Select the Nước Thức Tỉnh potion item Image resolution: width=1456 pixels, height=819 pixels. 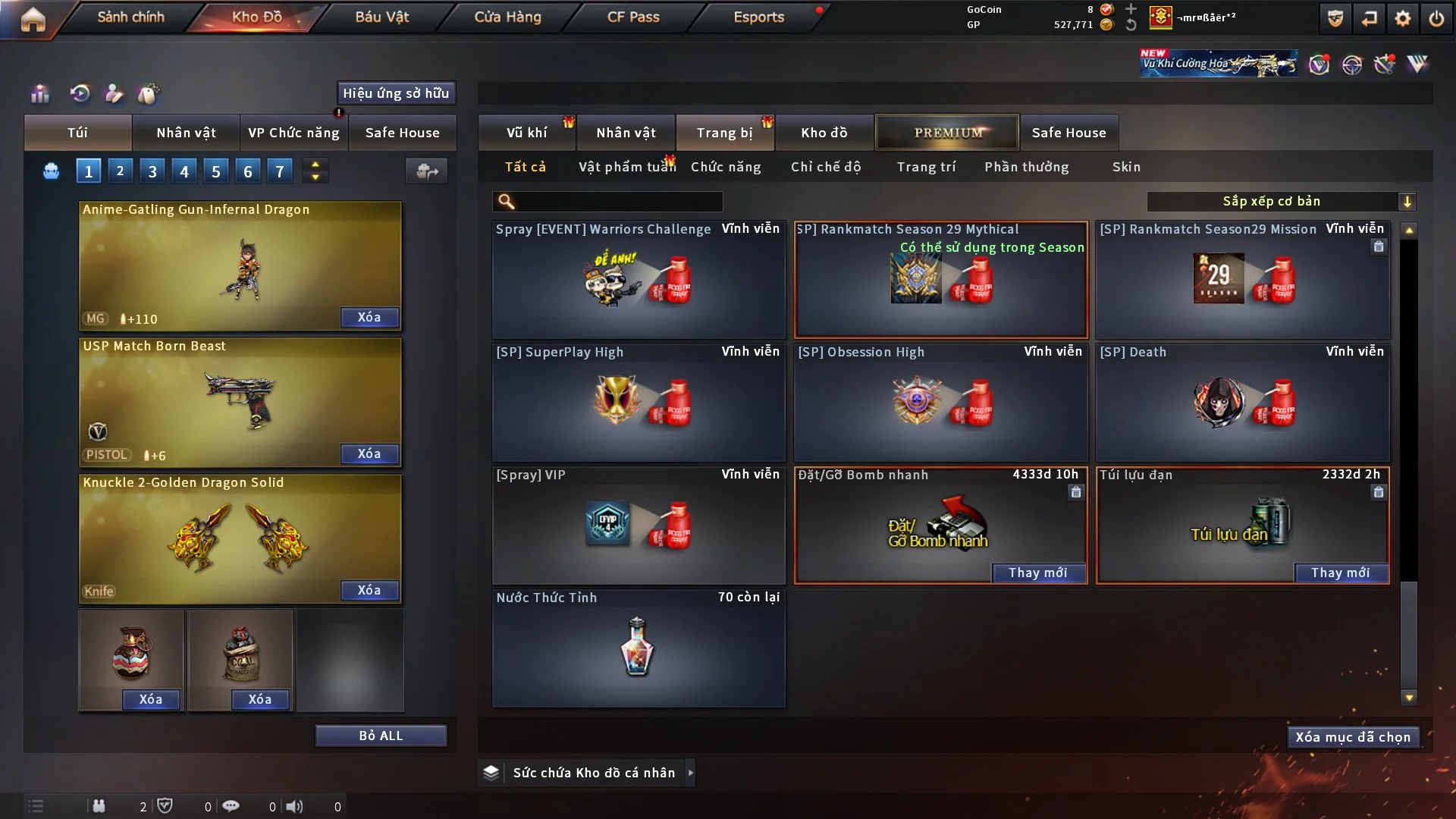tap(638, 648)
